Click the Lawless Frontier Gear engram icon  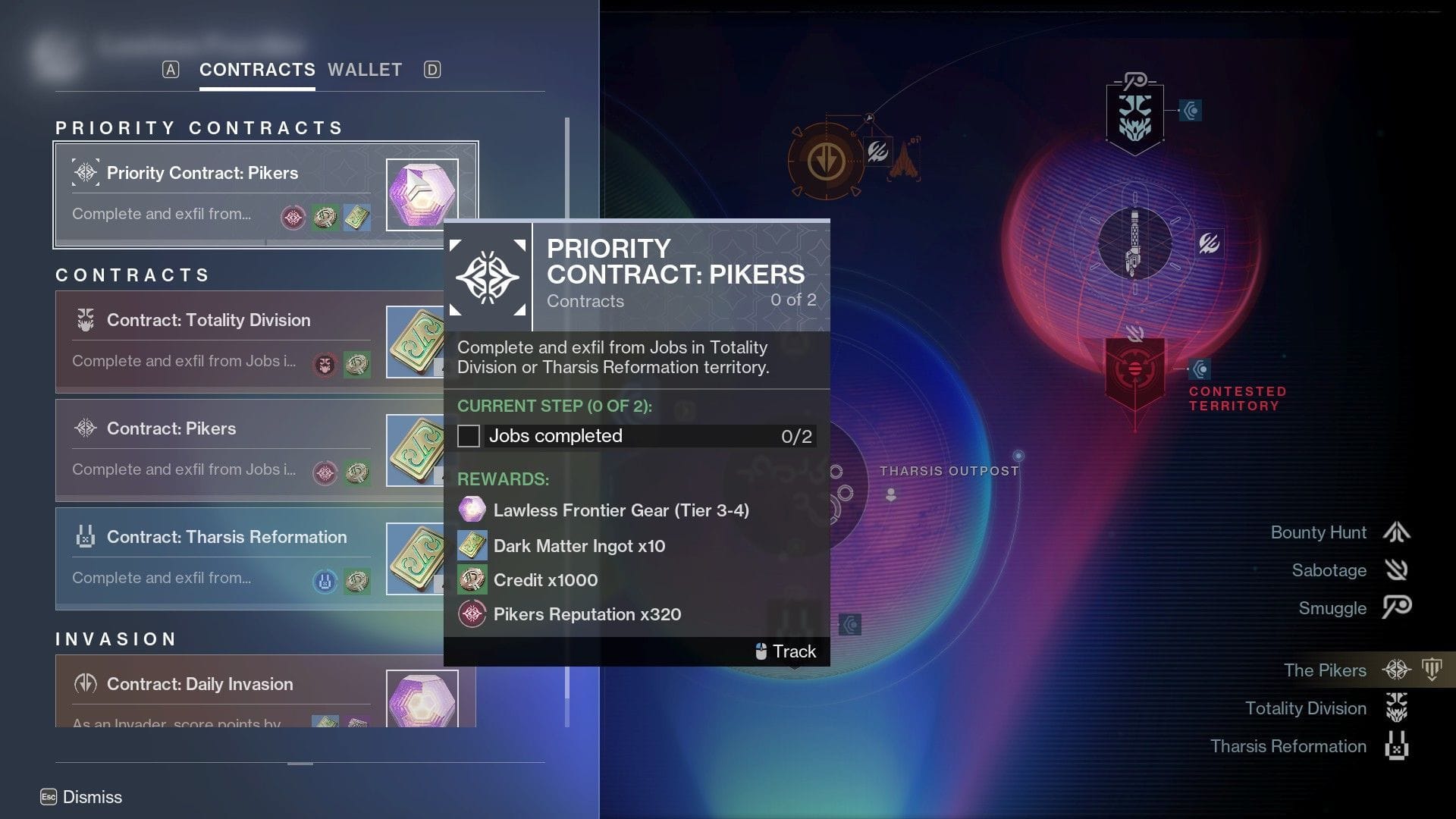470,510
